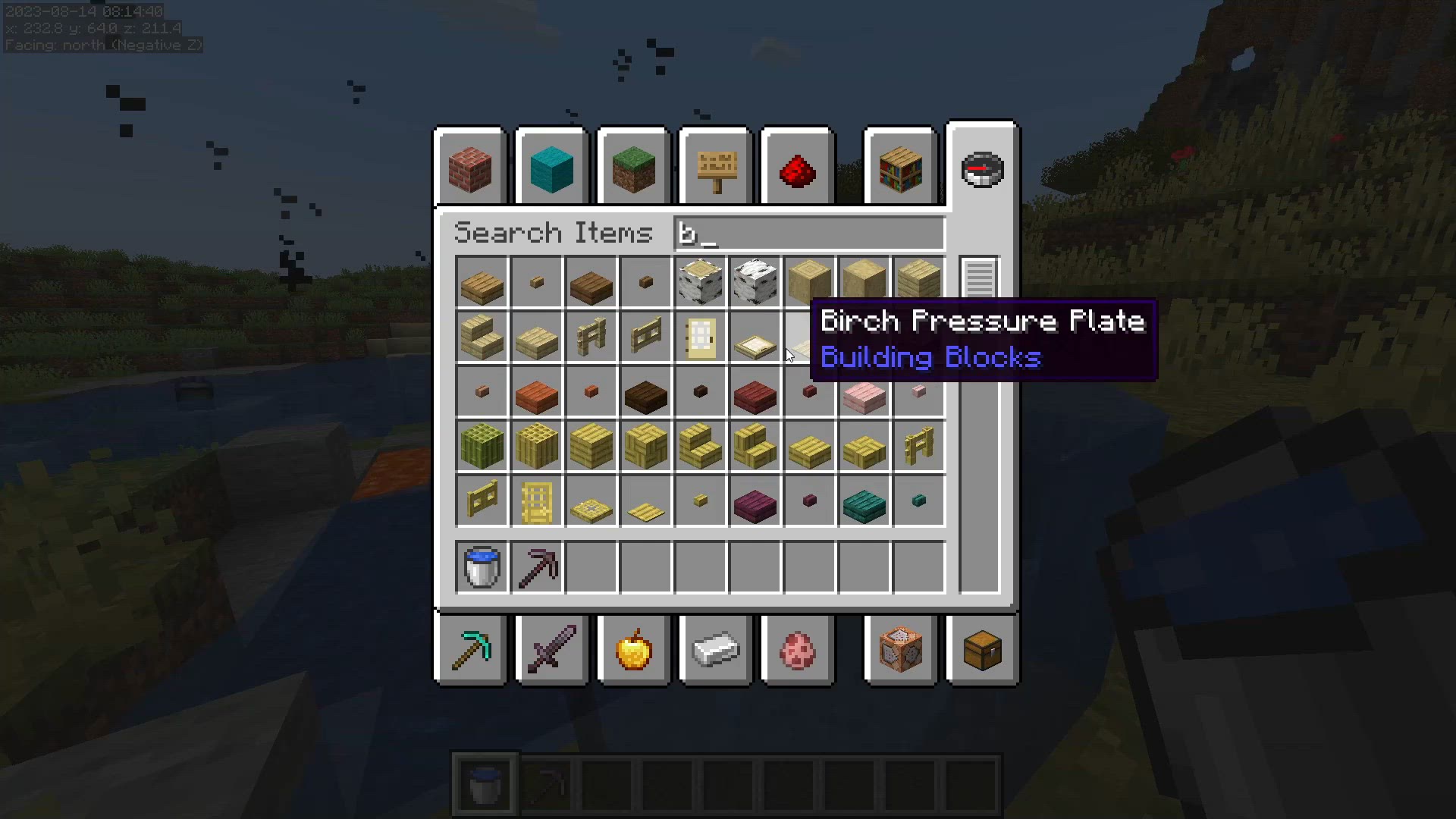Screen dimensions: 1456x819
Task: Select the netherite pickaxe in the hotbar row
Action: click(537, 567)
